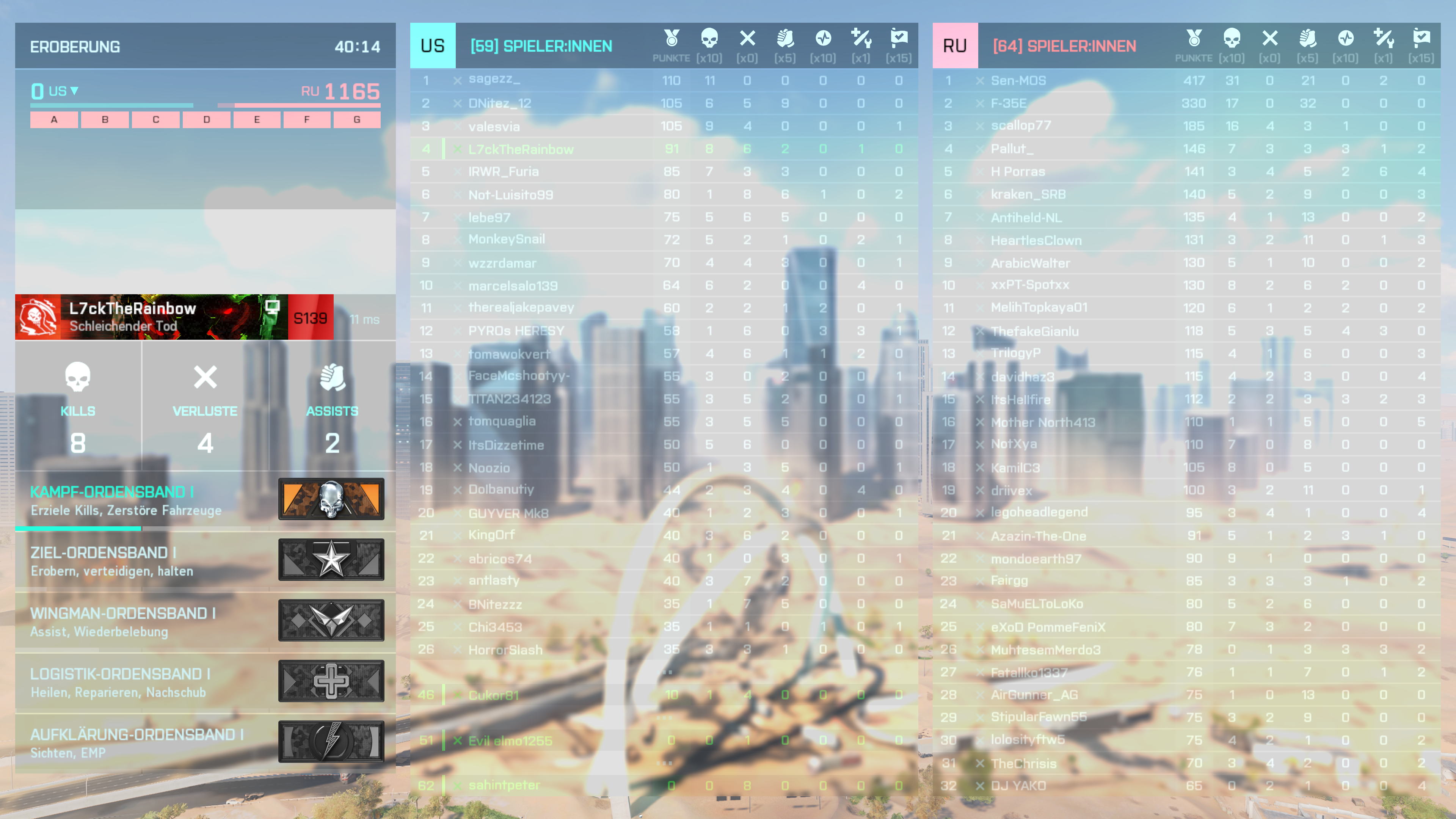The width and height of the screenshot is (1456, 819).
Task: Click the fist assists column icon on US scoreboard
Action: pos(786,38)
